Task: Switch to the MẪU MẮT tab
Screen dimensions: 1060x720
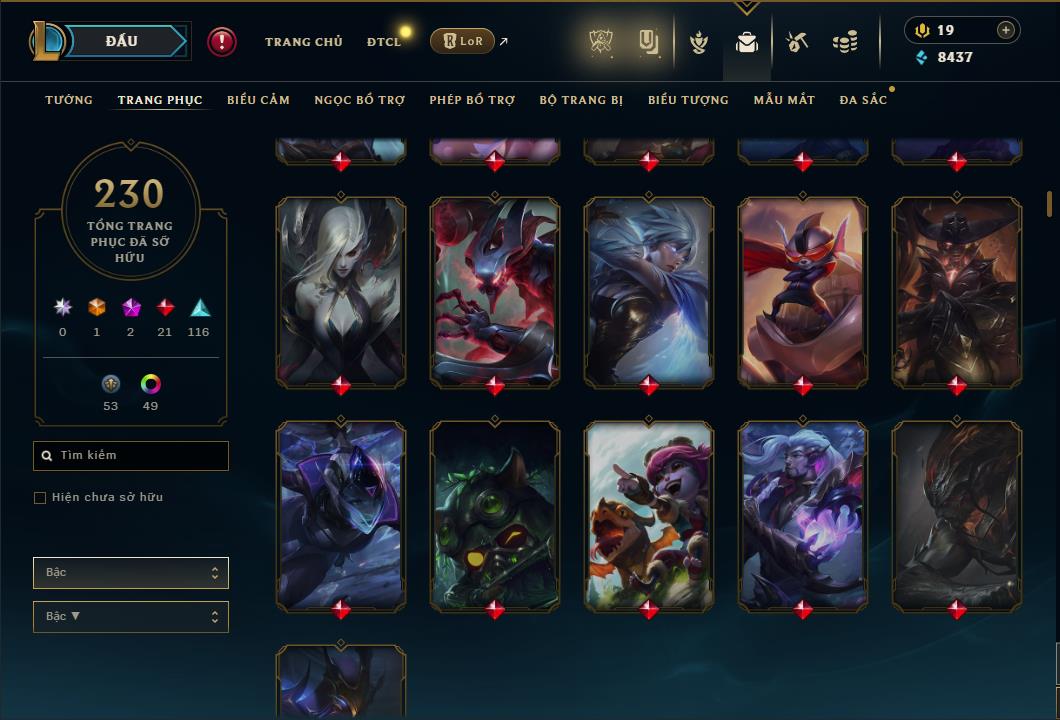Action: click(x=784, y=100)
